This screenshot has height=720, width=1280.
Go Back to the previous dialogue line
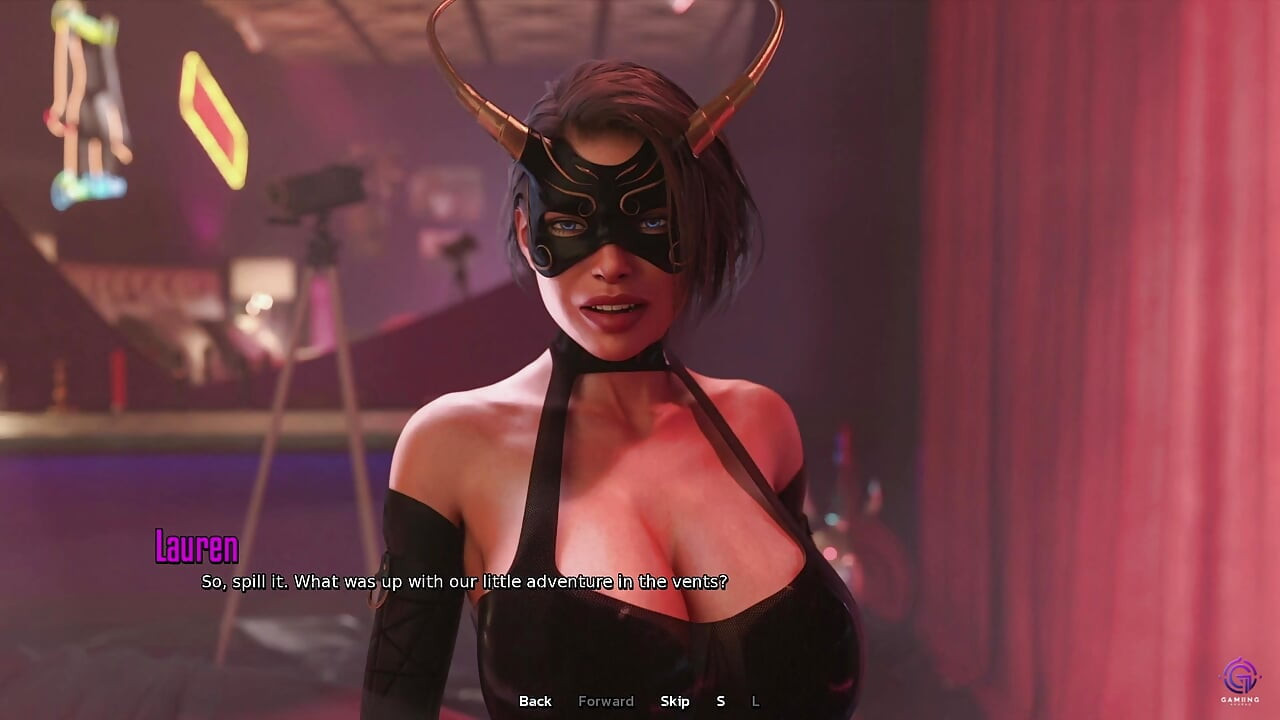[x=535, y=701]
